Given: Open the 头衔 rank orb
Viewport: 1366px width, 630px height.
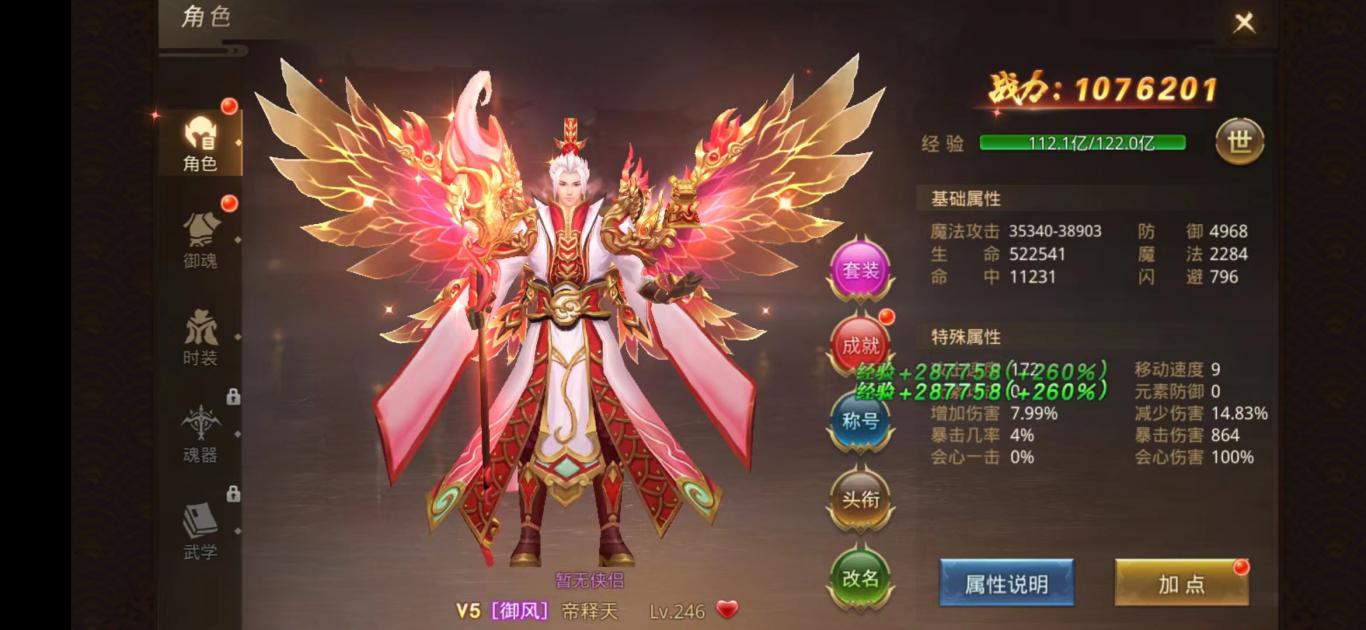Looking at the screenshot, I should click(x=860, y=498).
